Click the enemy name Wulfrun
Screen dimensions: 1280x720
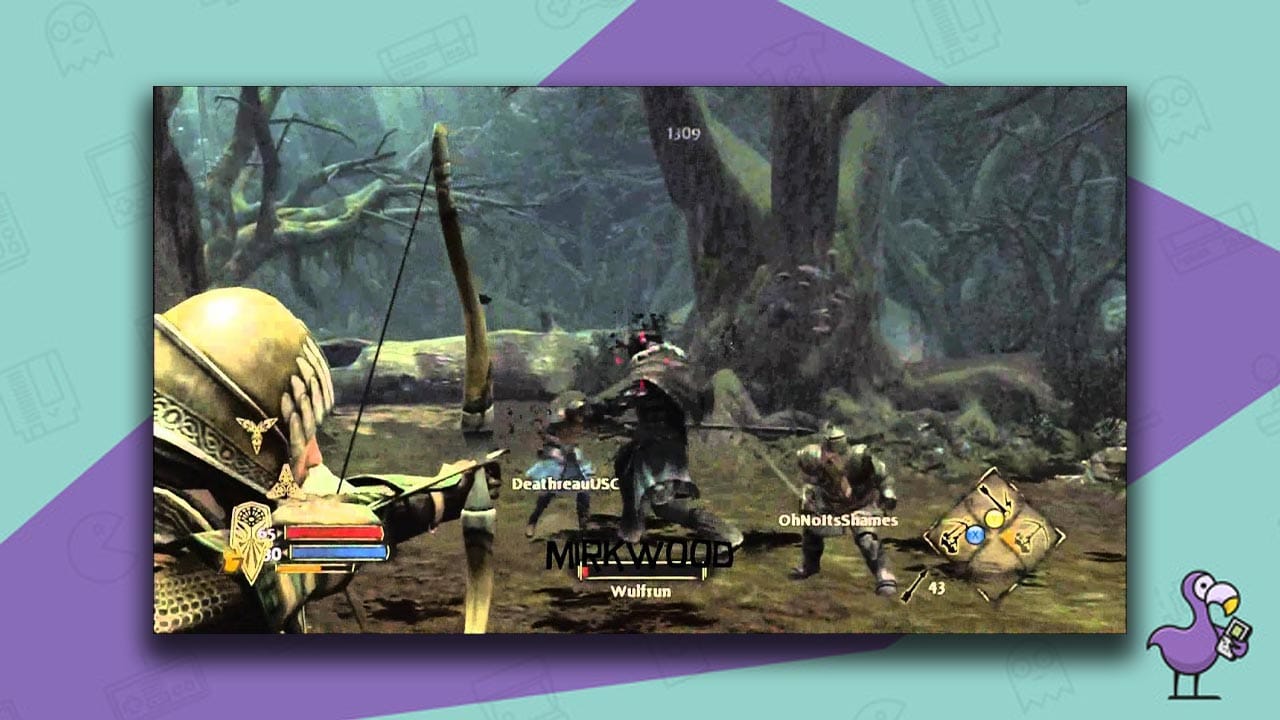[x=641, y=593]
